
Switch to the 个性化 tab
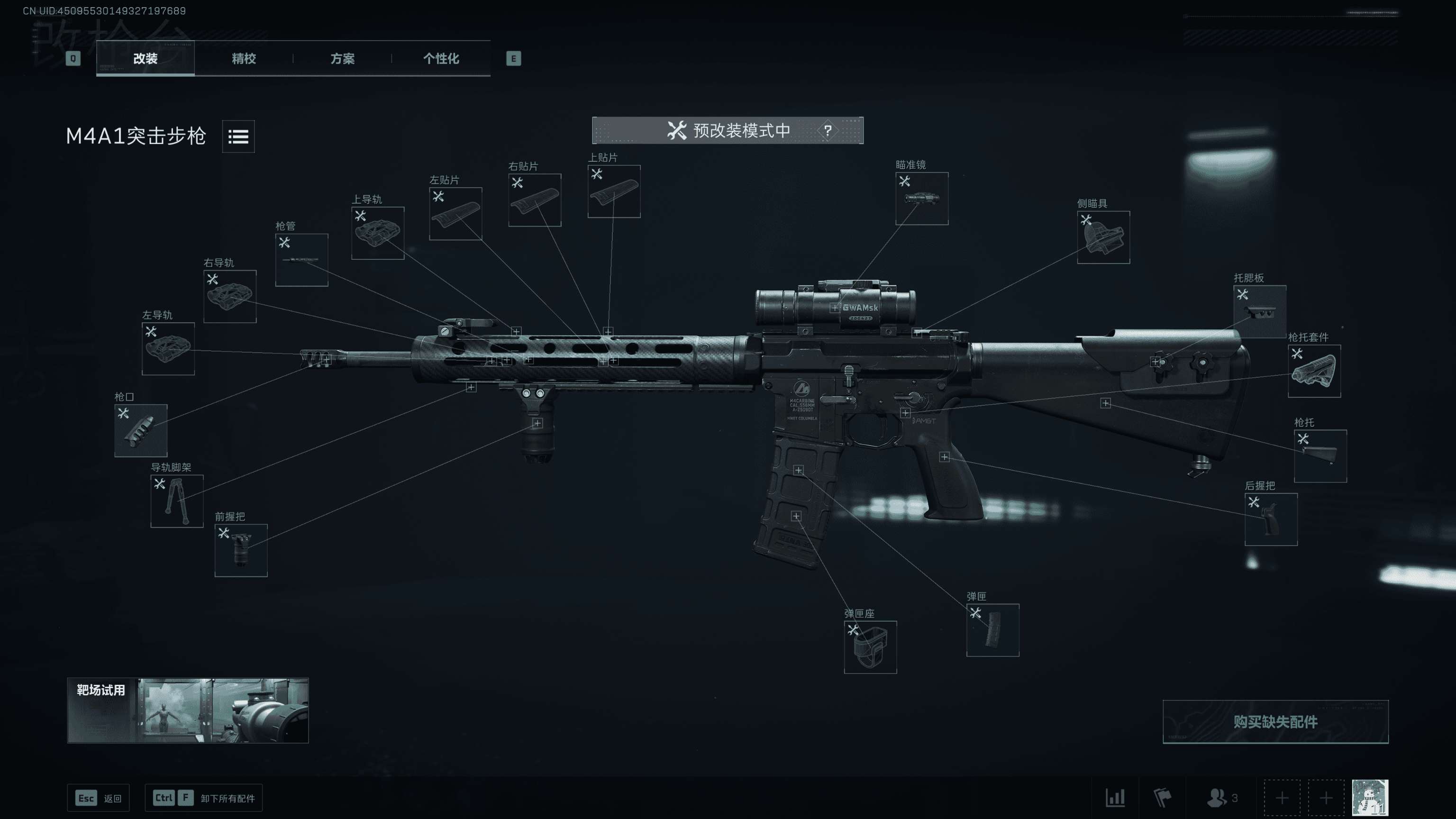441,59
